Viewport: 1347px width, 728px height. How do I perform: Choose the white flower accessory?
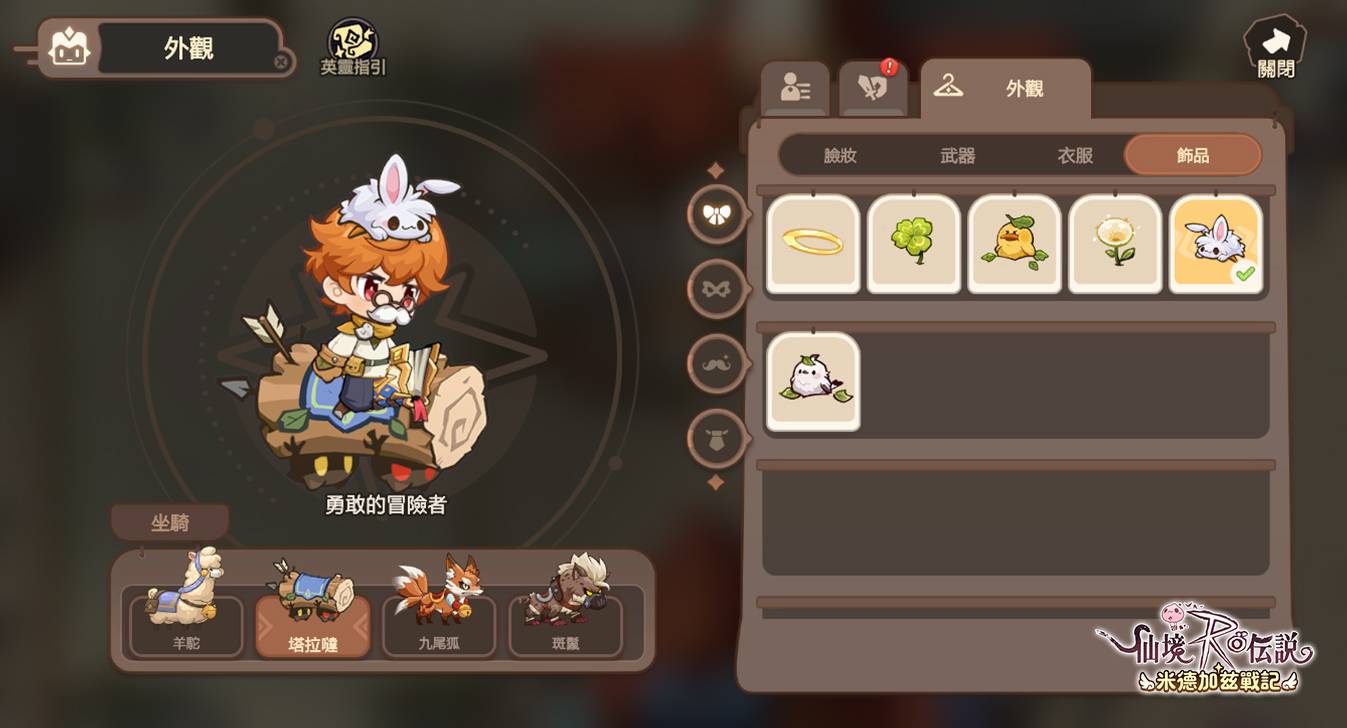(x=1115, y=244)
